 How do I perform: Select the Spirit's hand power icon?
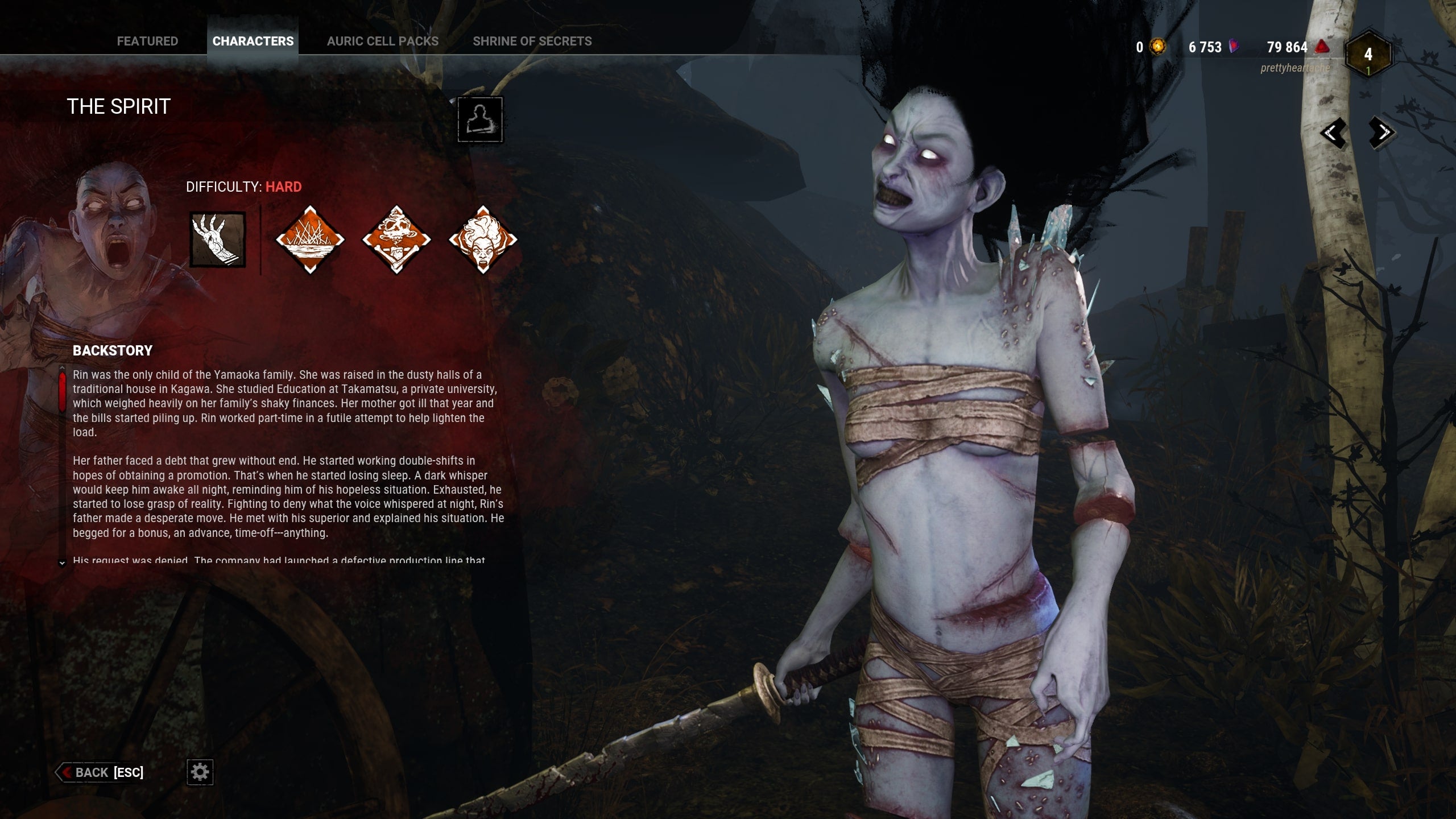[217, 239]
